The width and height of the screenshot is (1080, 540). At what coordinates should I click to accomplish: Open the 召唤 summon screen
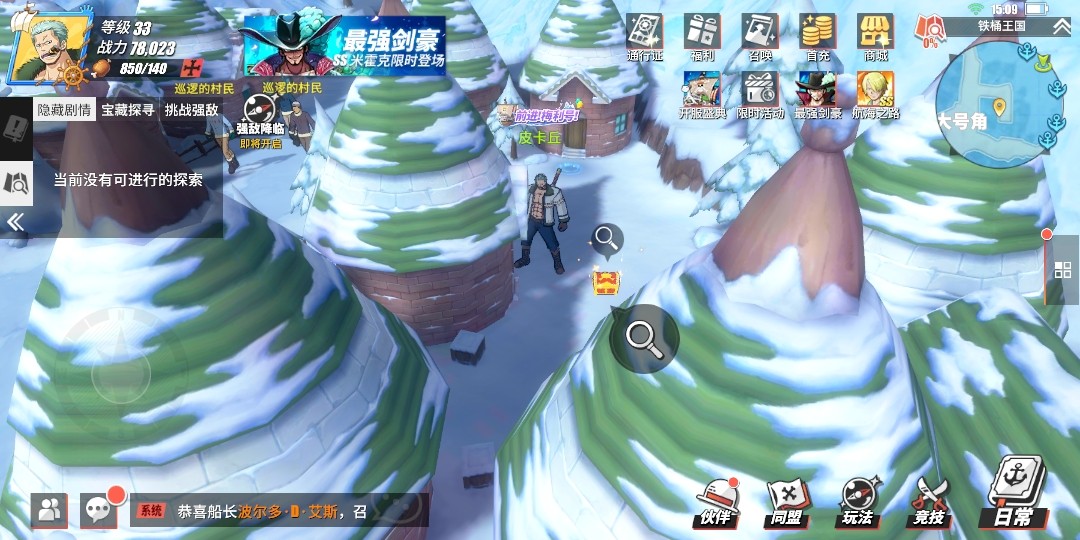pyautogui.click(x=760, y=37)
